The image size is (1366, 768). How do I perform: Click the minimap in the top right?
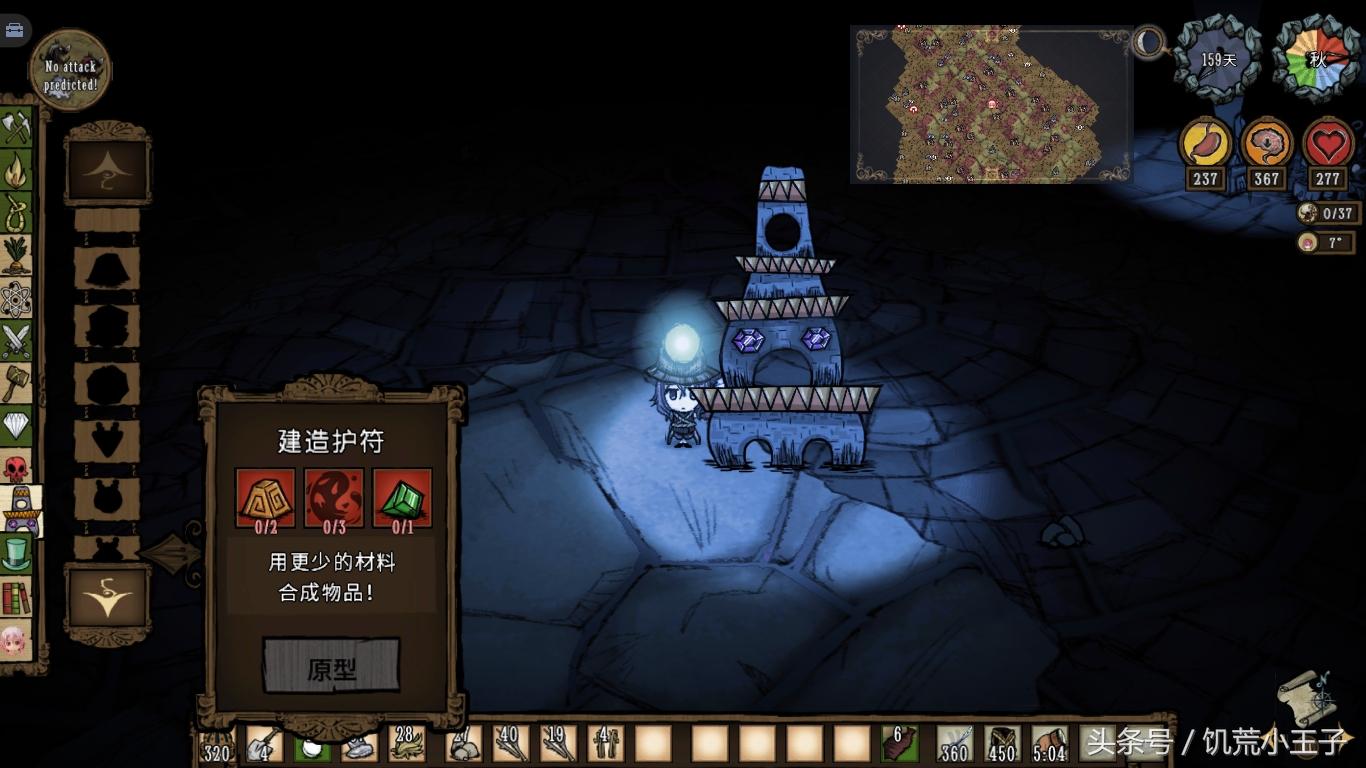coord(991,104)
